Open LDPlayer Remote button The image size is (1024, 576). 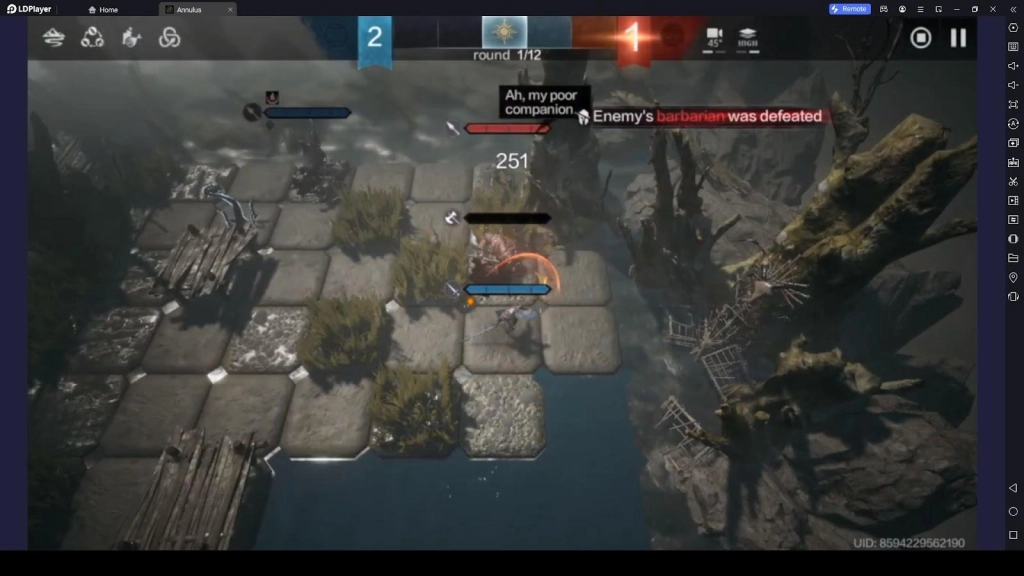(849, 9)
